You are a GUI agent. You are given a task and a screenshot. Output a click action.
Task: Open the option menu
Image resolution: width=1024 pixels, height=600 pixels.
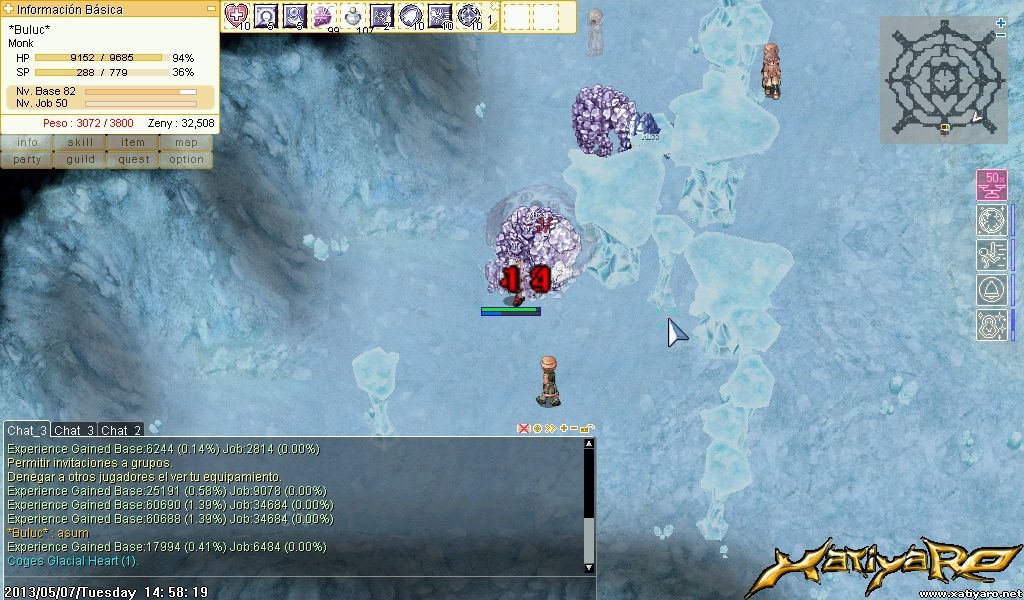pos(186,159)
